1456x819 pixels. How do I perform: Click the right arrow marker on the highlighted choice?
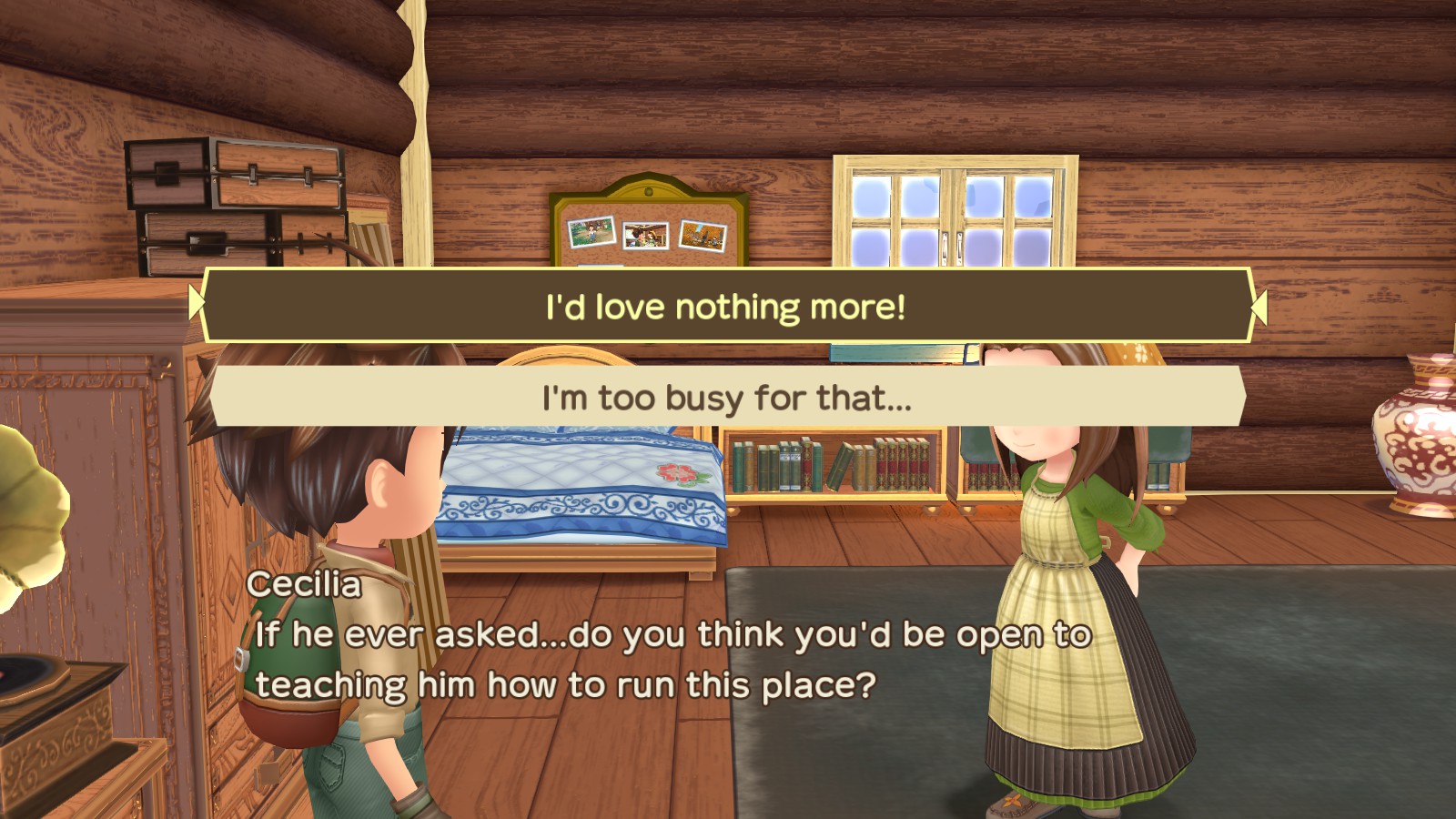coord(1260,306)
